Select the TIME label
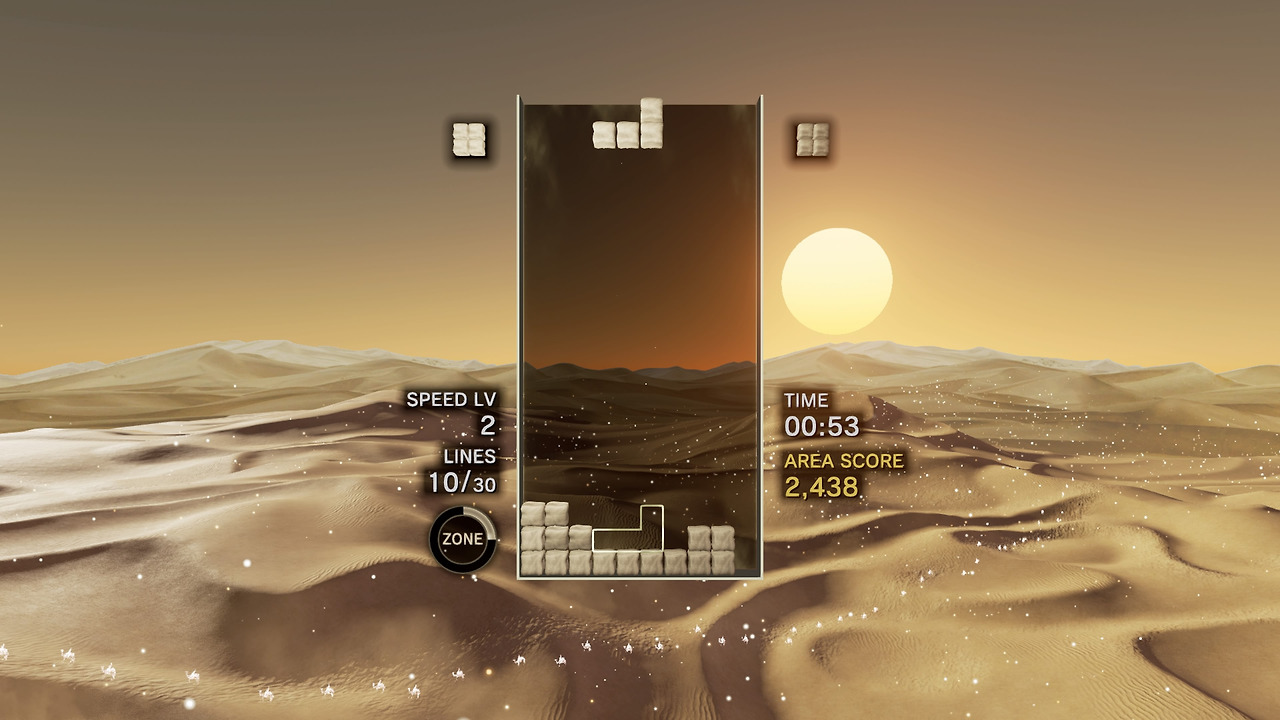Image resolution: width=1280 pixels, height=720 pixels. (x=806, y=400)
